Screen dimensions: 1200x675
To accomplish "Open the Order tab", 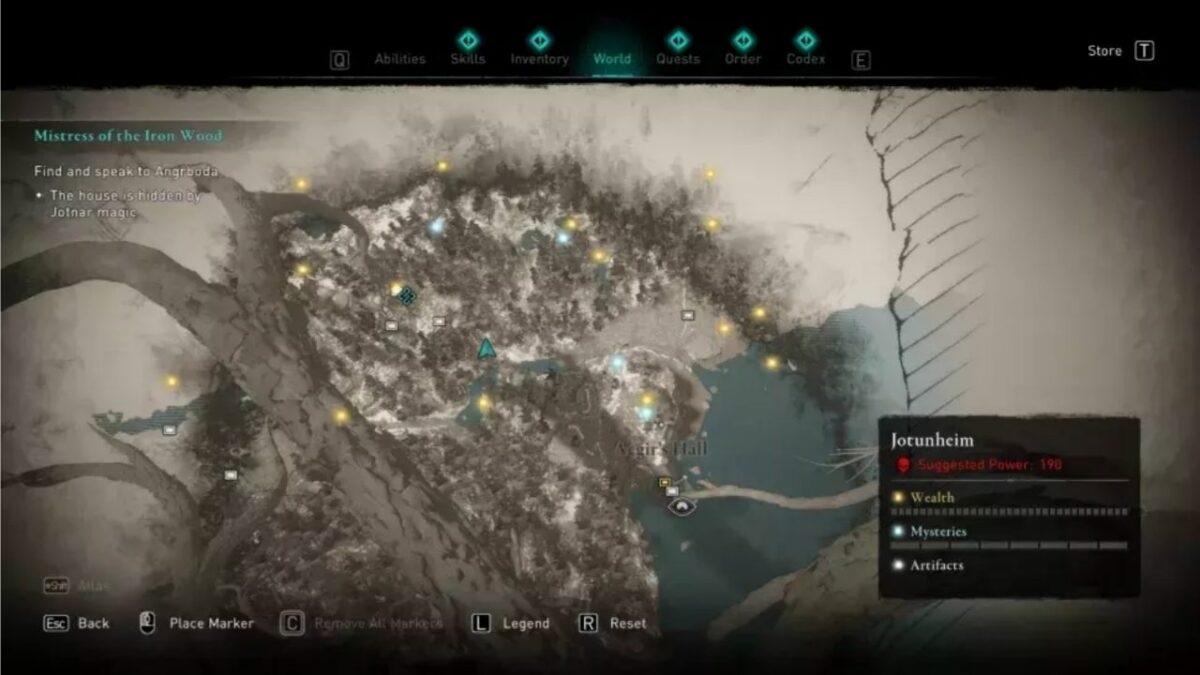I will [x=743, y=58].
